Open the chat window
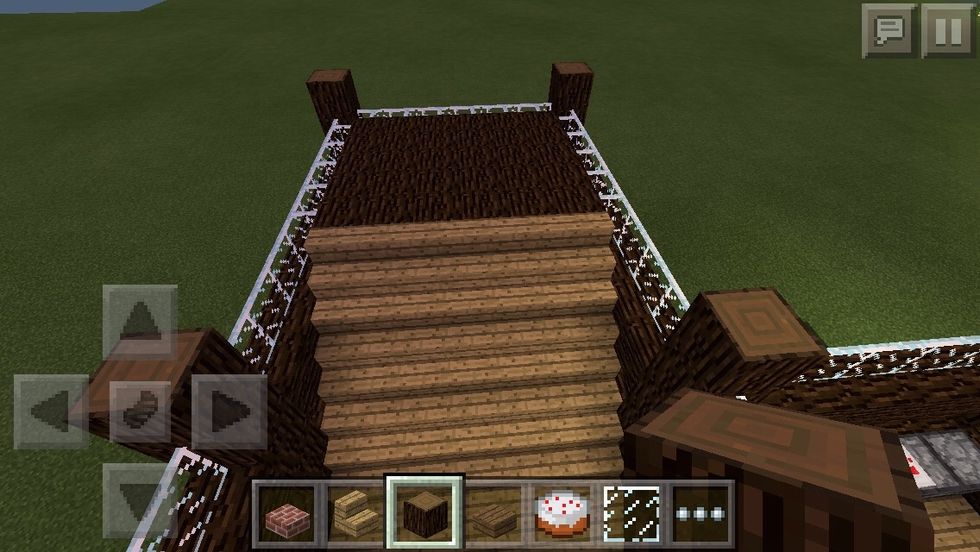The image size is (980, 552). click(888, 30)
